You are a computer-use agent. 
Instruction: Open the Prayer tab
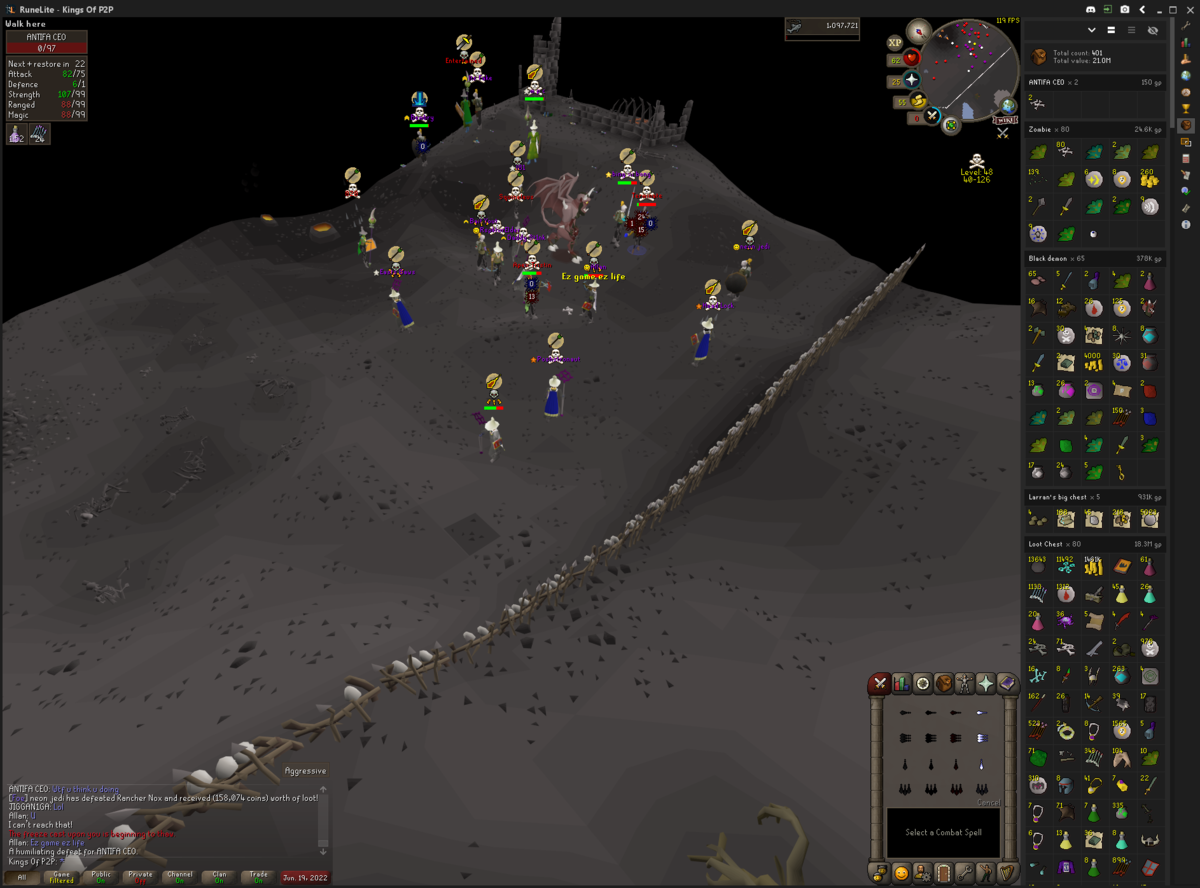[x=986, y=684]
